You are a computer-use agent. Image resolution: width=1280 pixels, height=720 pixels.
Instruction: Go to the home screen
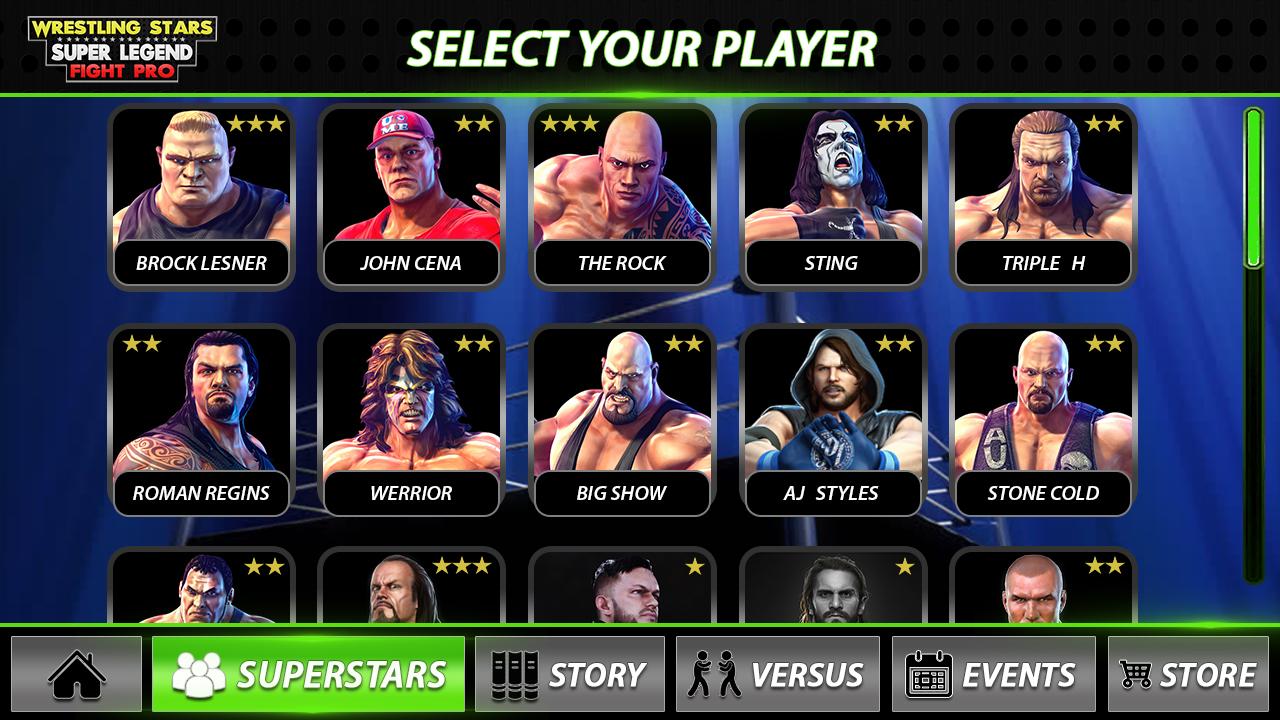click(x=77, y=674)
